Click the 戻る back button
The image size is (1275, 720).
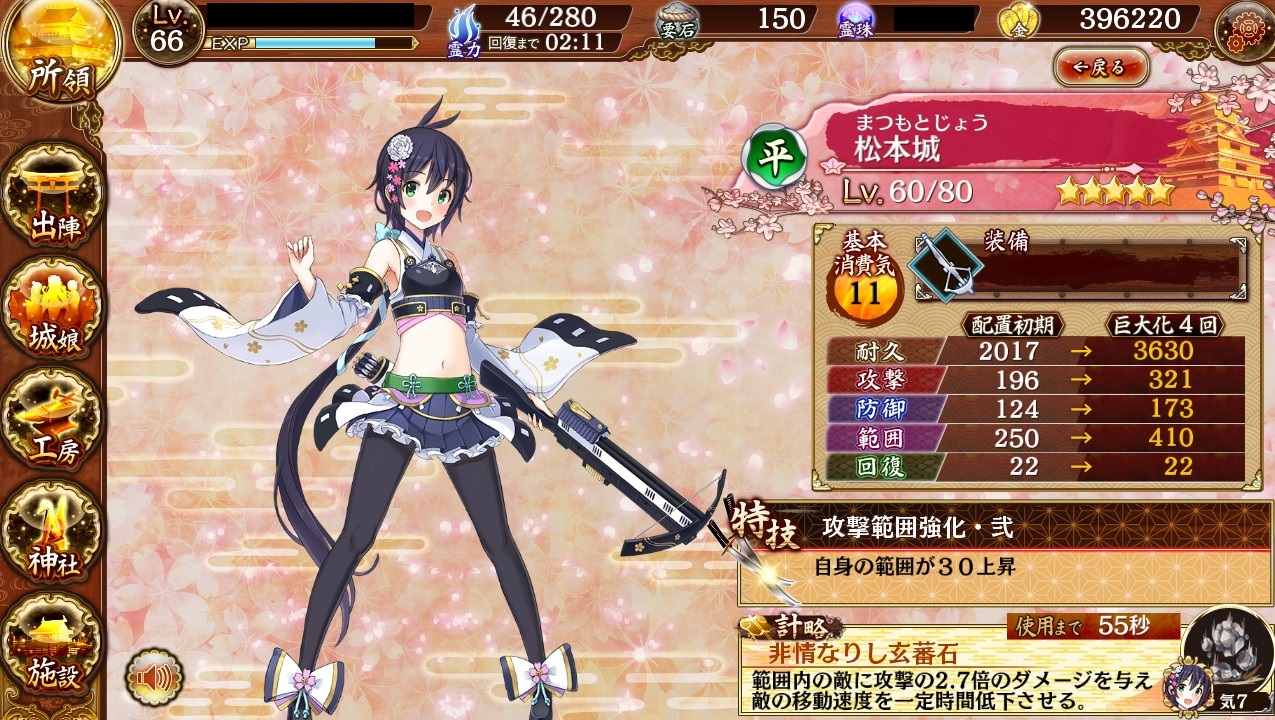1100,68
